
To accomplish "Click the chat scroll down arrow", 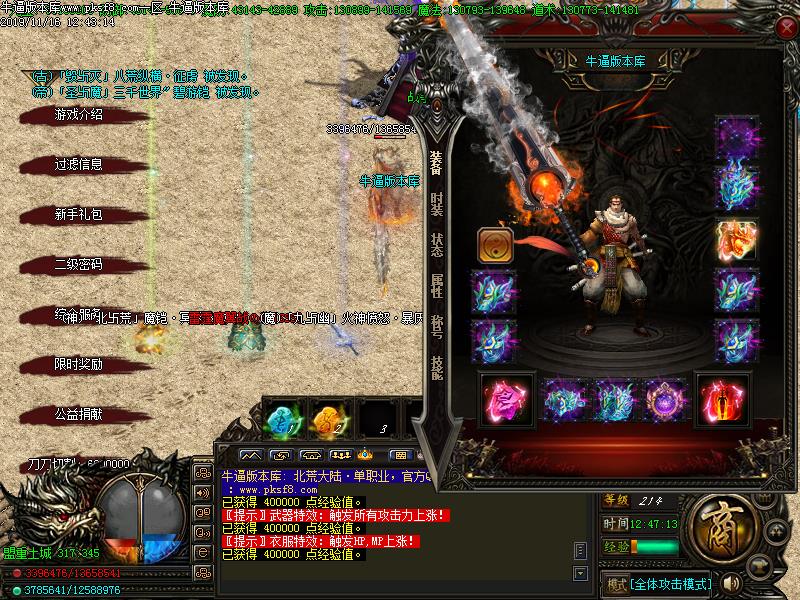I will (x=579, y=572).
